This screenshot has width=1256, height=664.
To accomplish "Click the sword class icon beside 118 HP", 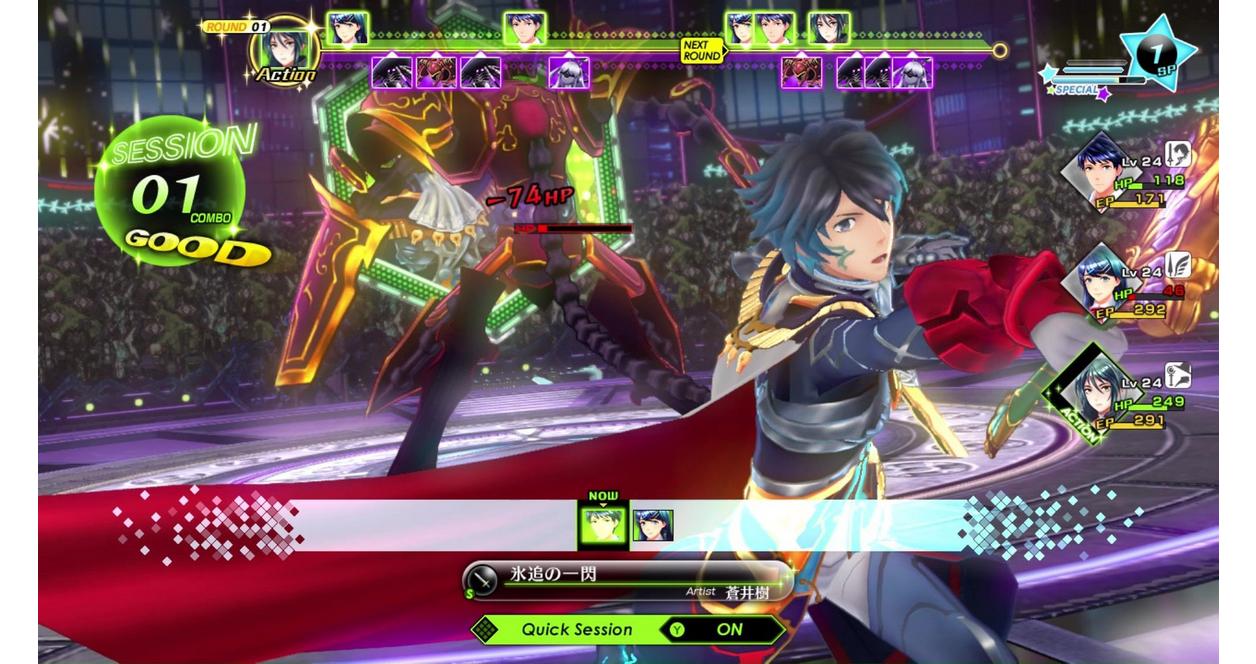I will tap(1179, 154).
